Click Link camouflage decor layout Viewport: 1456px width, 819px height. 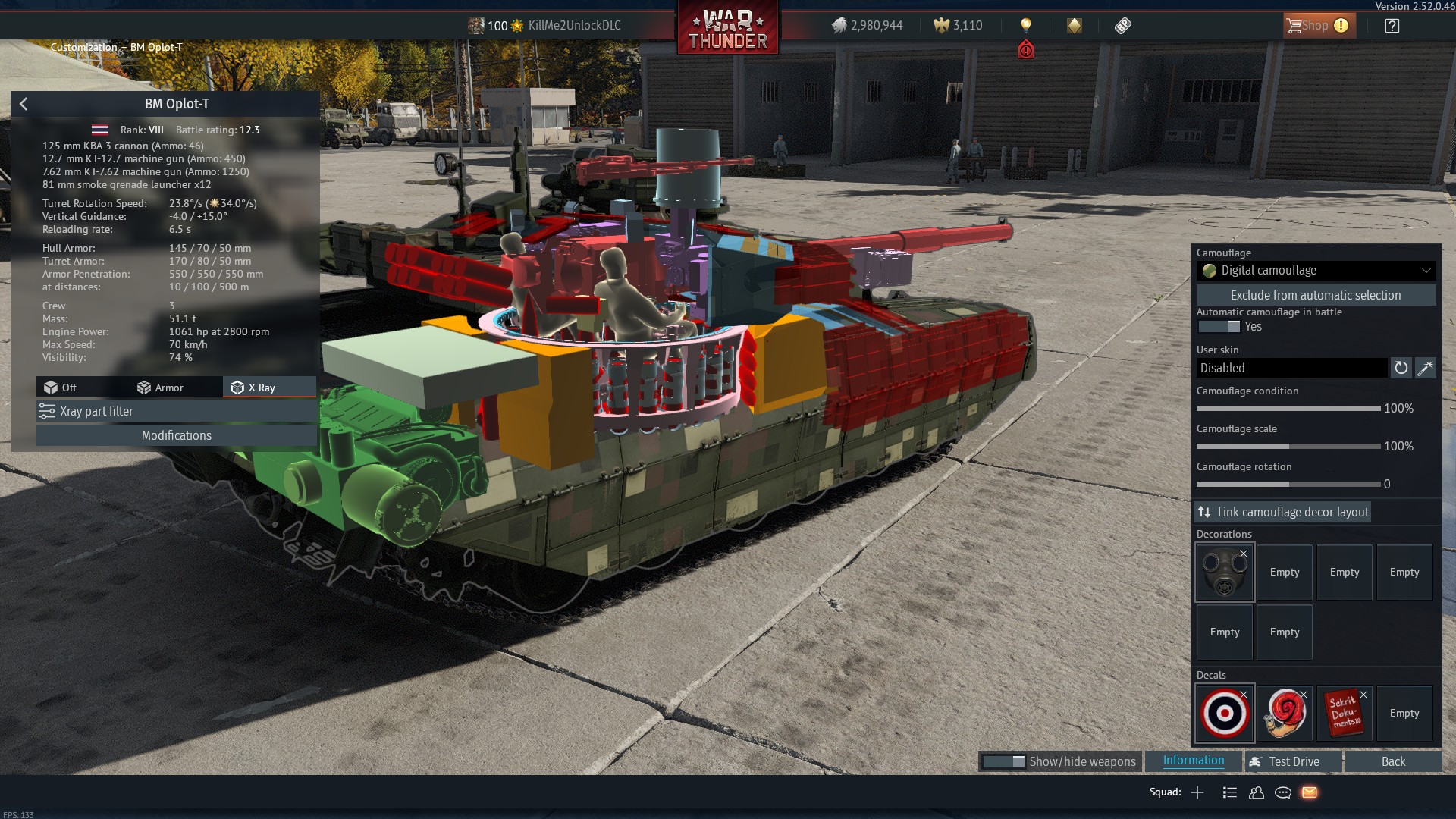pyautogui.click(x=1283, y=512)
